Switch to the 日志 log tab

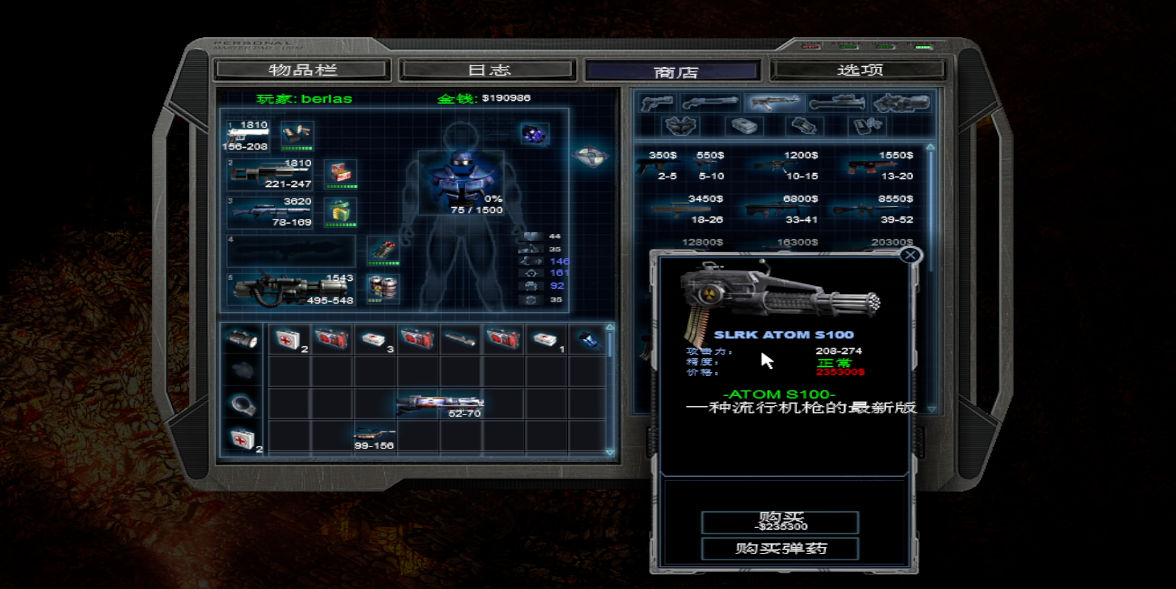click(488, 70)
